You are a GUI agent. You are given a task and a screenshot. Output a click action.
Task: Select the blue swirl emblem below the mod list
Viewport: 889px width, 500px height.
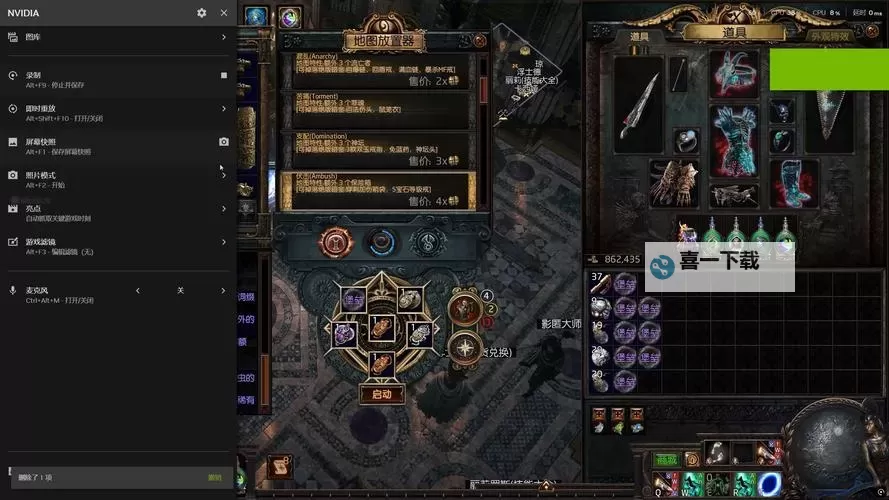point(381,242)
